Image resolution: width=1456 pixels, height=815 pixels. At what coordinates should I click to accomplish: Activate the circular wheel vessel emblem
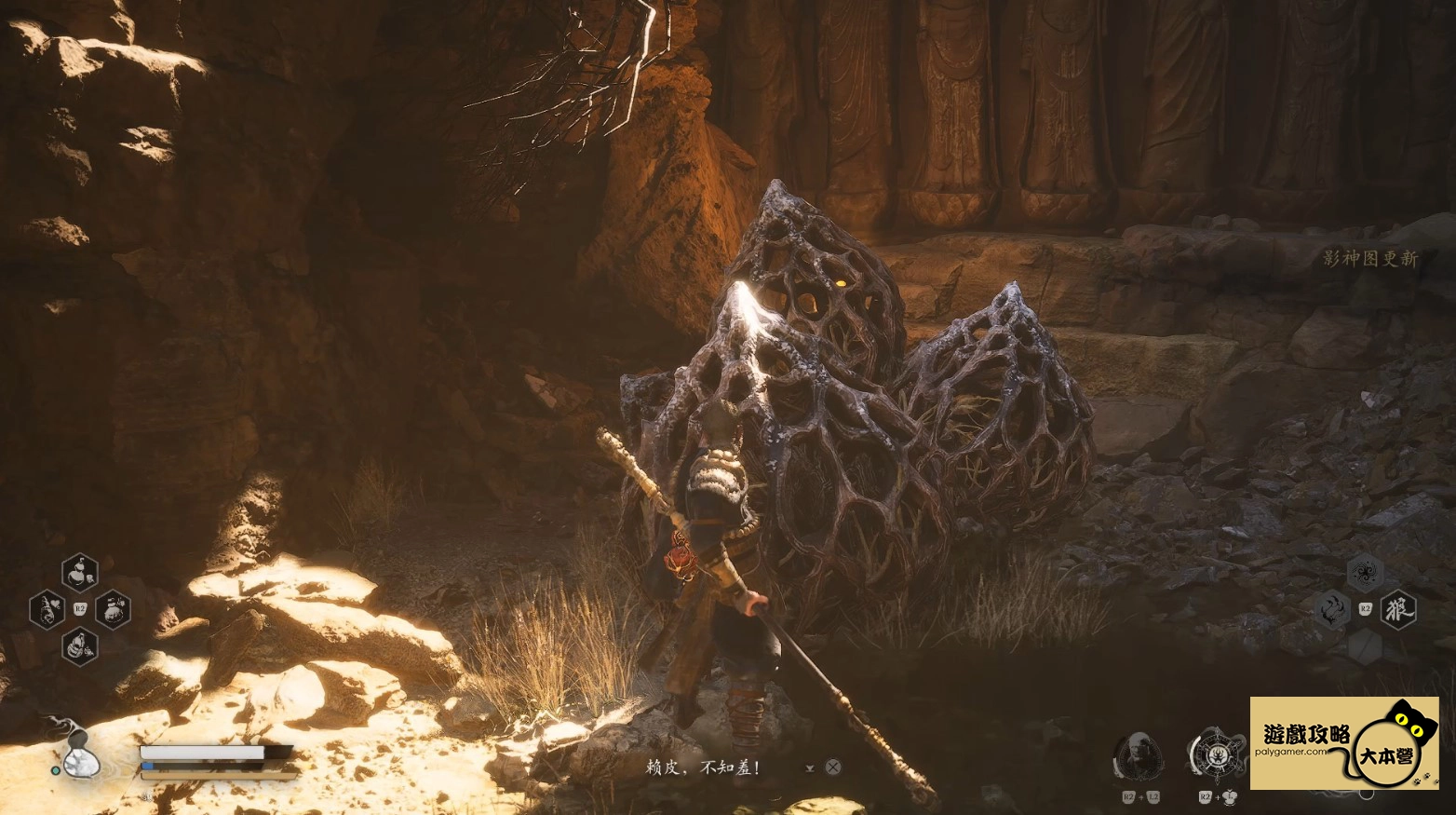[1218, 755]
